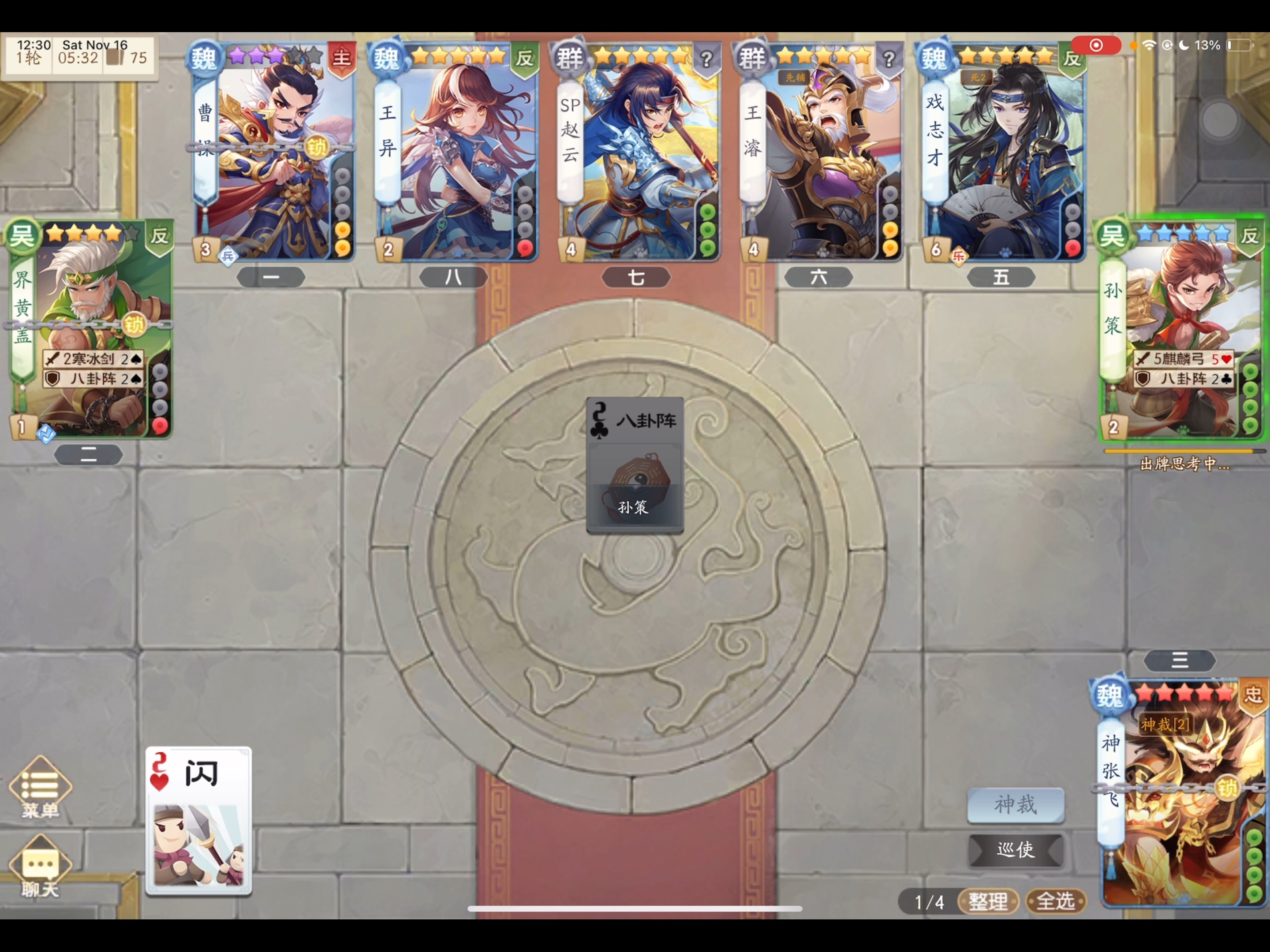Sort hand cards with 整理
Screen dimensions: 1270x952
click(x=987, y=901)
